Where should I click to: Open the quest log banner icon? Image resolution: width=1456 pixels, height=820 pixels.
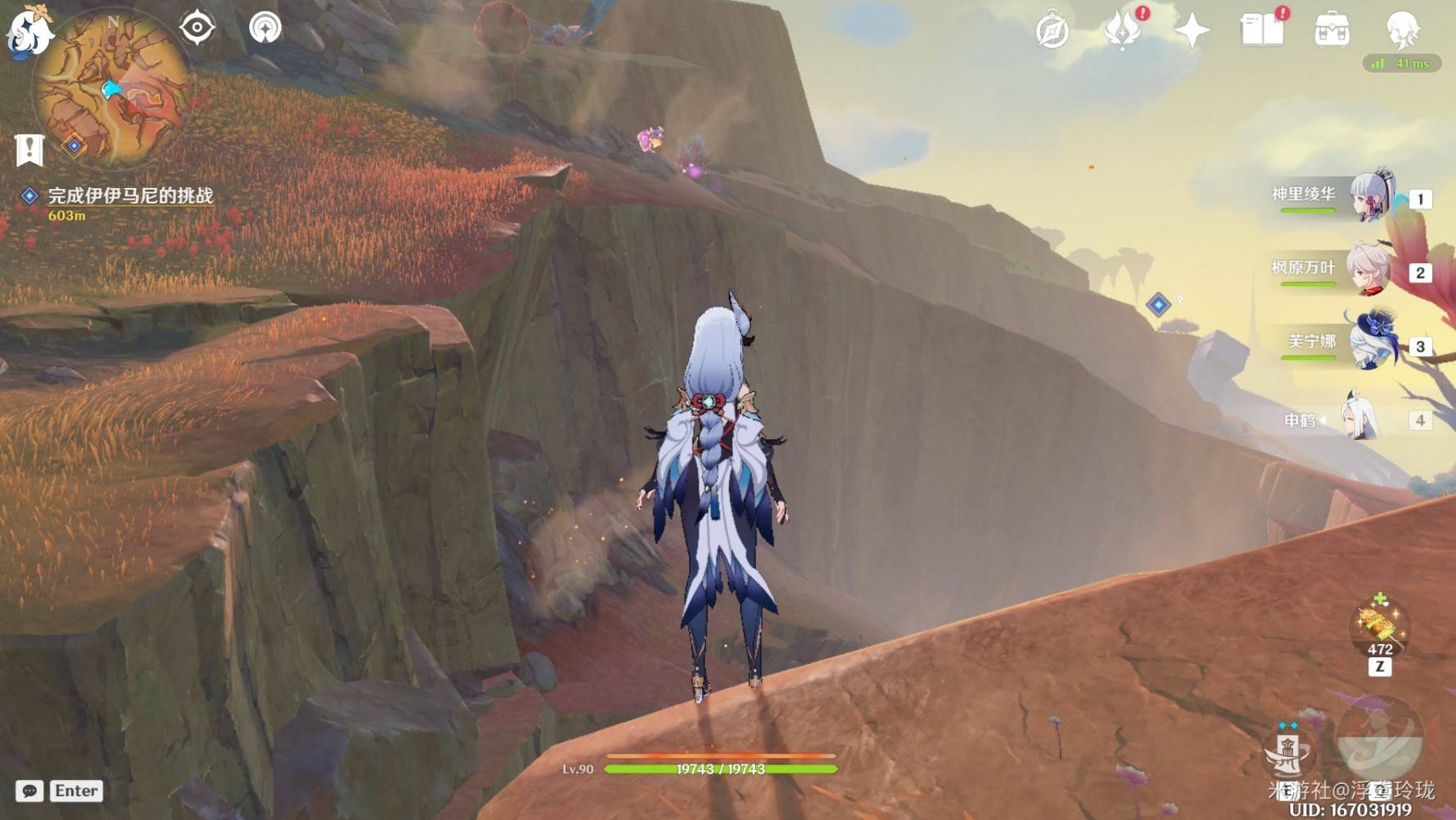[x=29, y=150]
